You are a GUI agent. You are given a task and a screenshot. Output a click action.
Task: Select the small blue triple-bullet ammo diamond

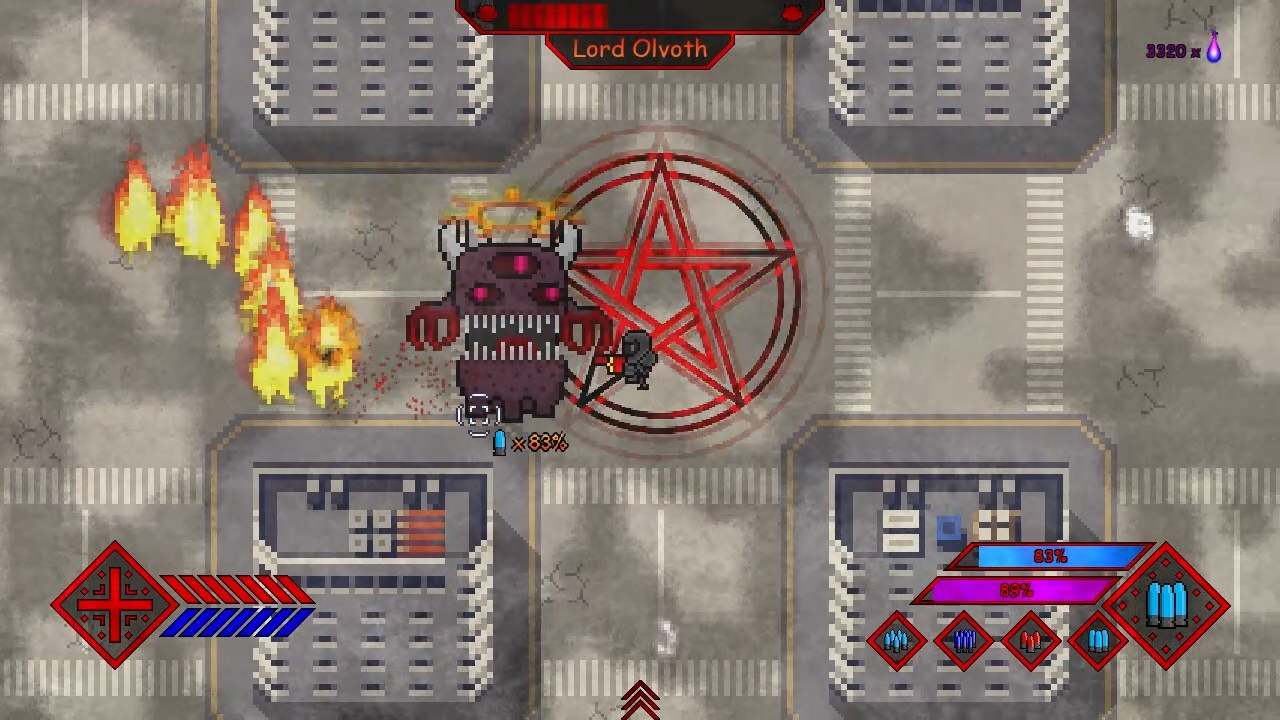(1096, 640)
